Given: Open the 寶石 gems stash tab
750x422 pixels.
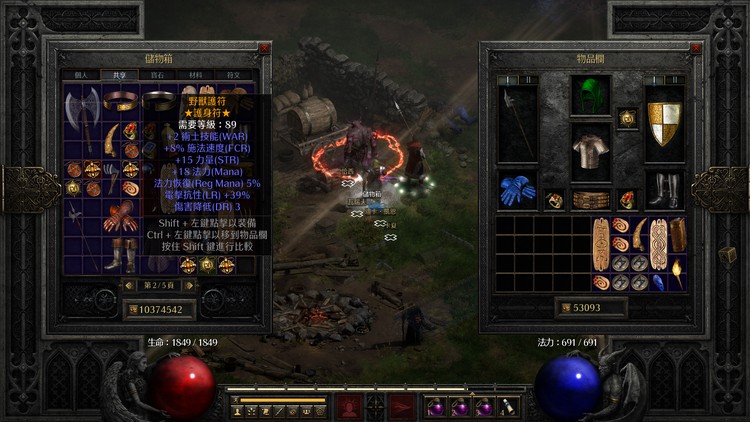Looking at the screenshot, I should [158, 74].
